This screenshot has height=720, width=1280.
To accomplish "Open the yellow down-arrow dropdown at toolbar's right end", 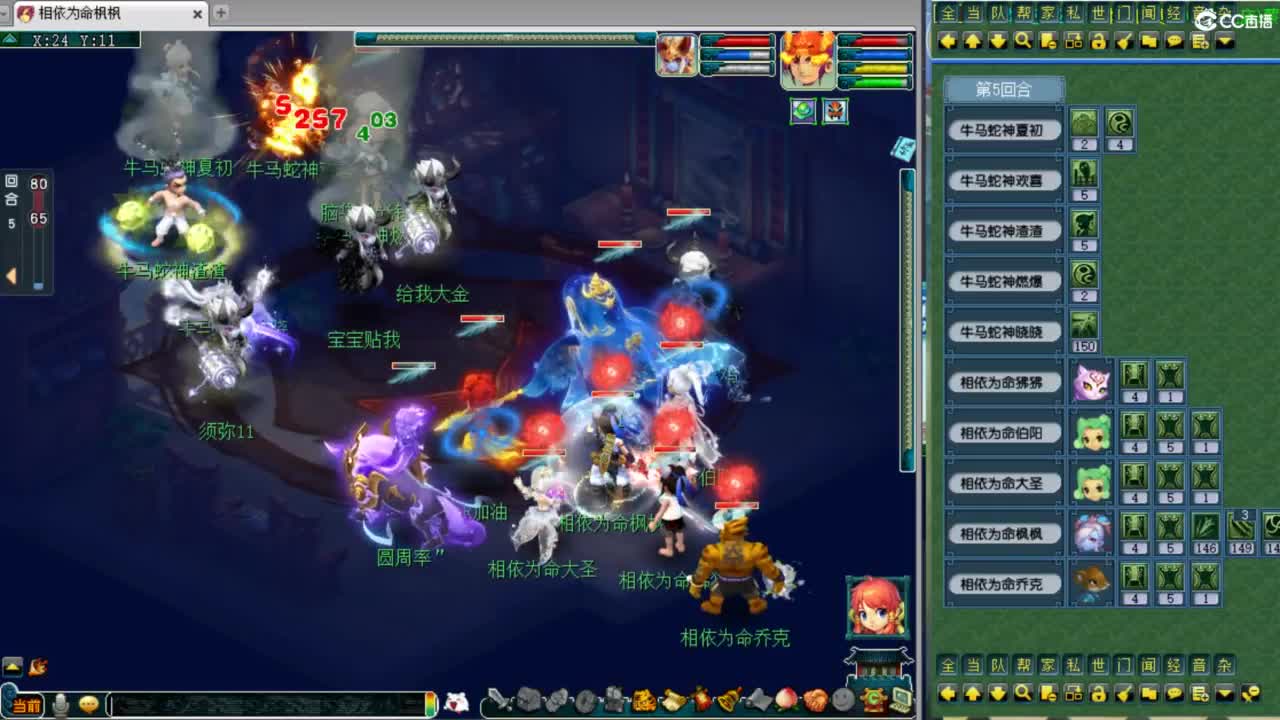I will click(x=1223, y=41).
